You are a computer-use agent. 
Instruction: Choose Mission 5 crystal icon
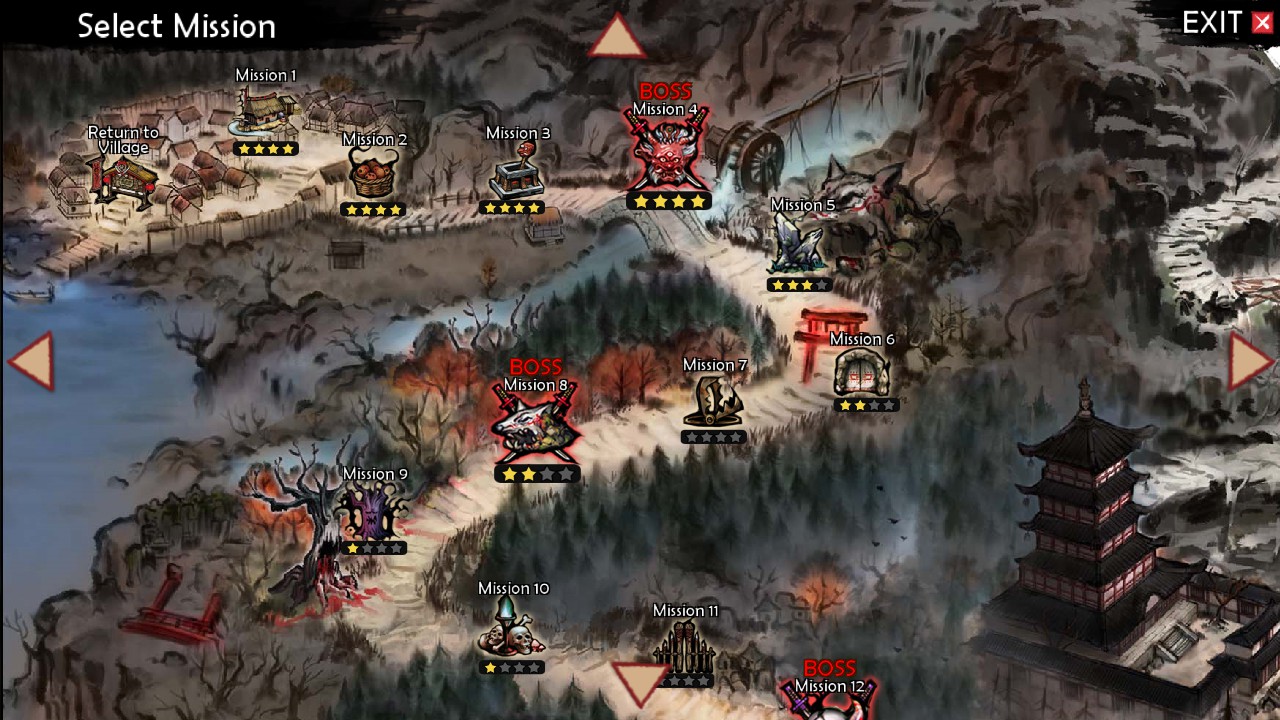point(800,245)
